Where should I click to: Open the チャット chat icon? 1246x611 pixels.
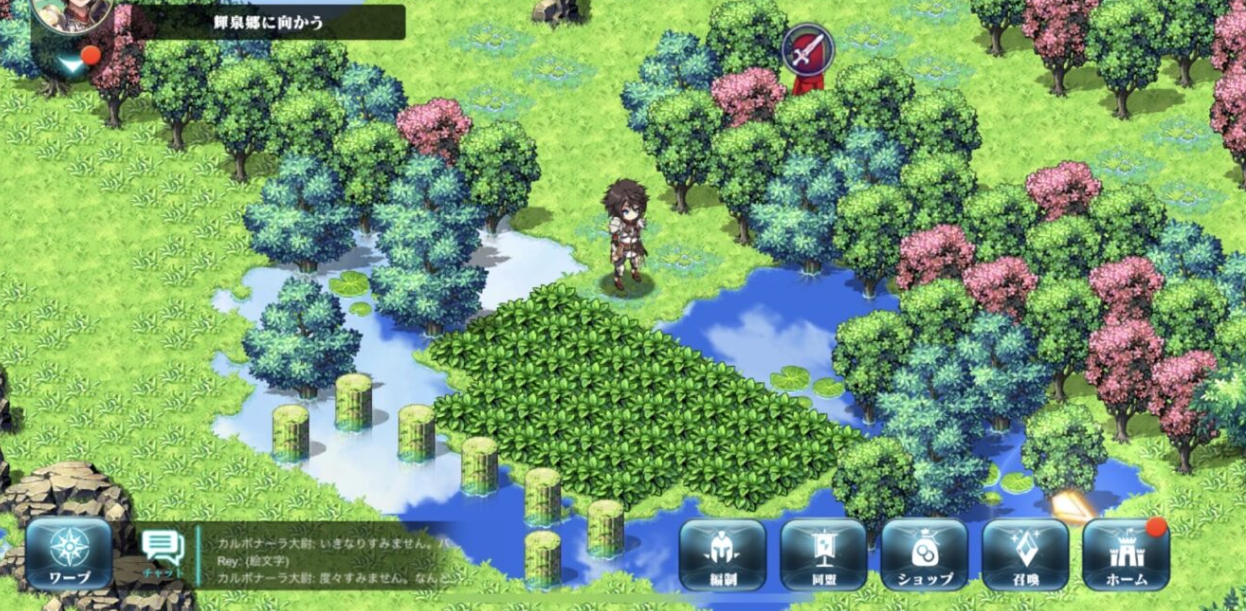point(163,553)
